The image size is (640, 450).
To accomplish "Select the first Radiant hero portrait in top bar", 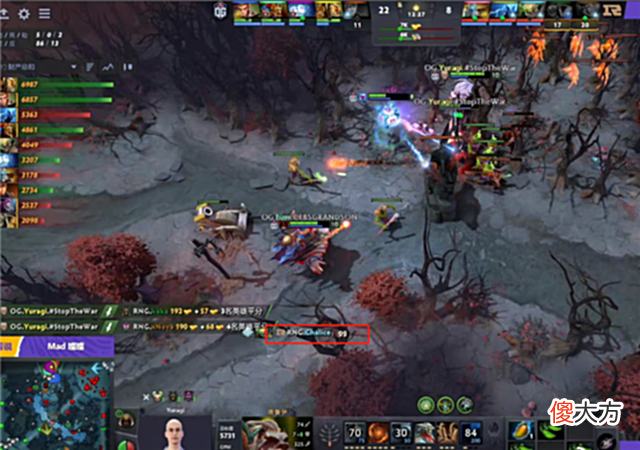I will coord(245,11).
